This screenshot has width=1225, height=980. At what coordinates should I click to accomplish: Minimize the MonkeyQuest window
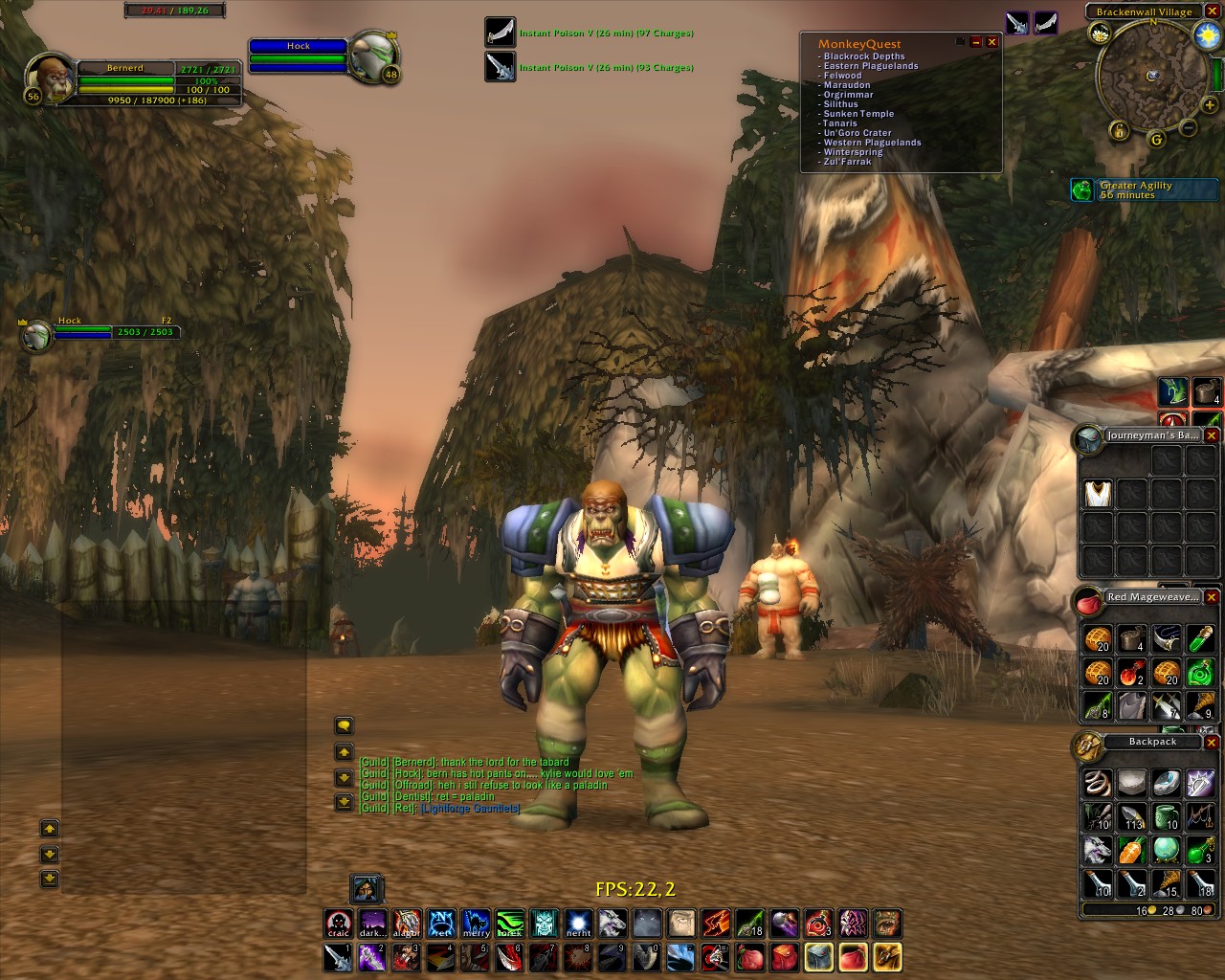(x=978, y=42)
